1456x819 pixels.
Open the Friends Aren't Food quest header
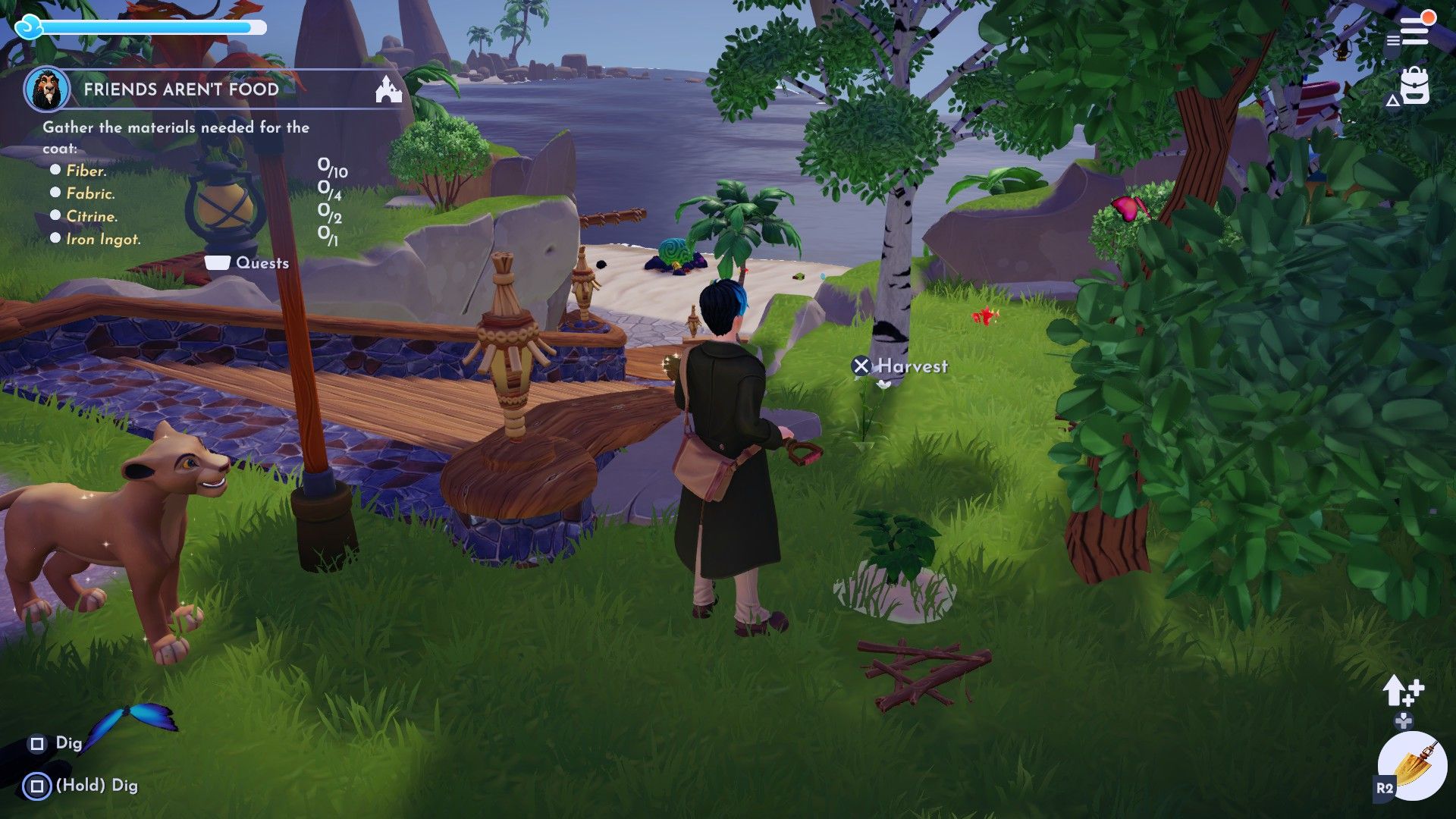coord(182,89)
